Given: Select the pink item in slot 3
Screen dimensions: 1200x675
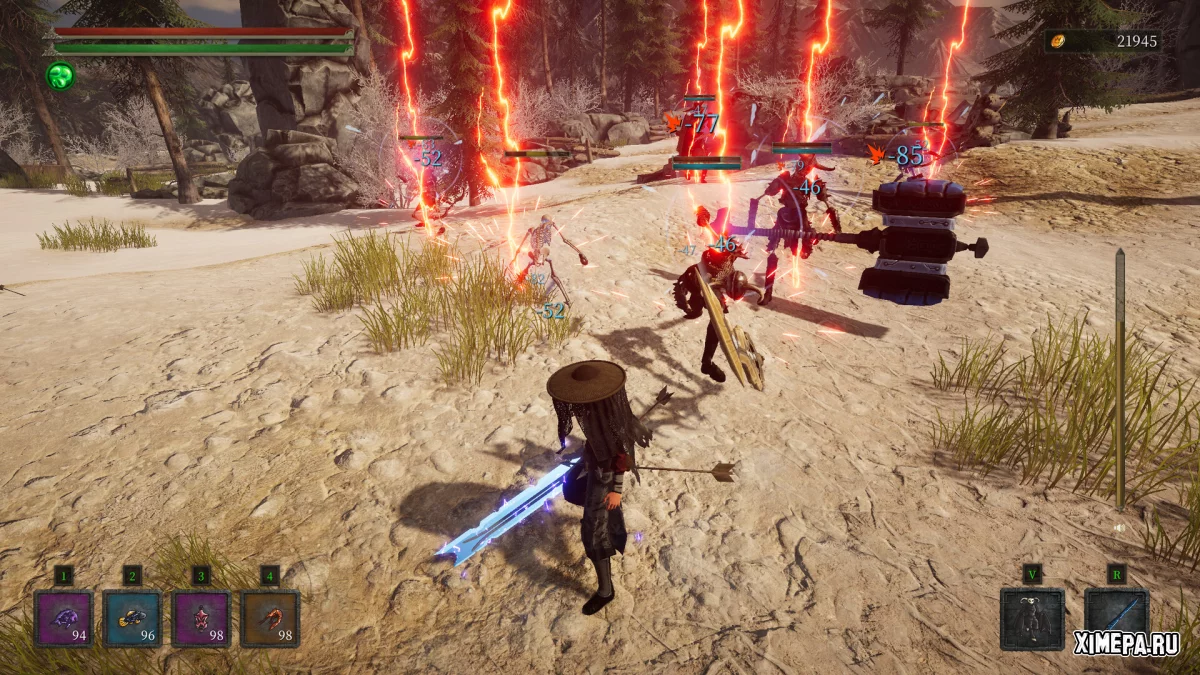Looking at the screenshot, I should 201,618.
